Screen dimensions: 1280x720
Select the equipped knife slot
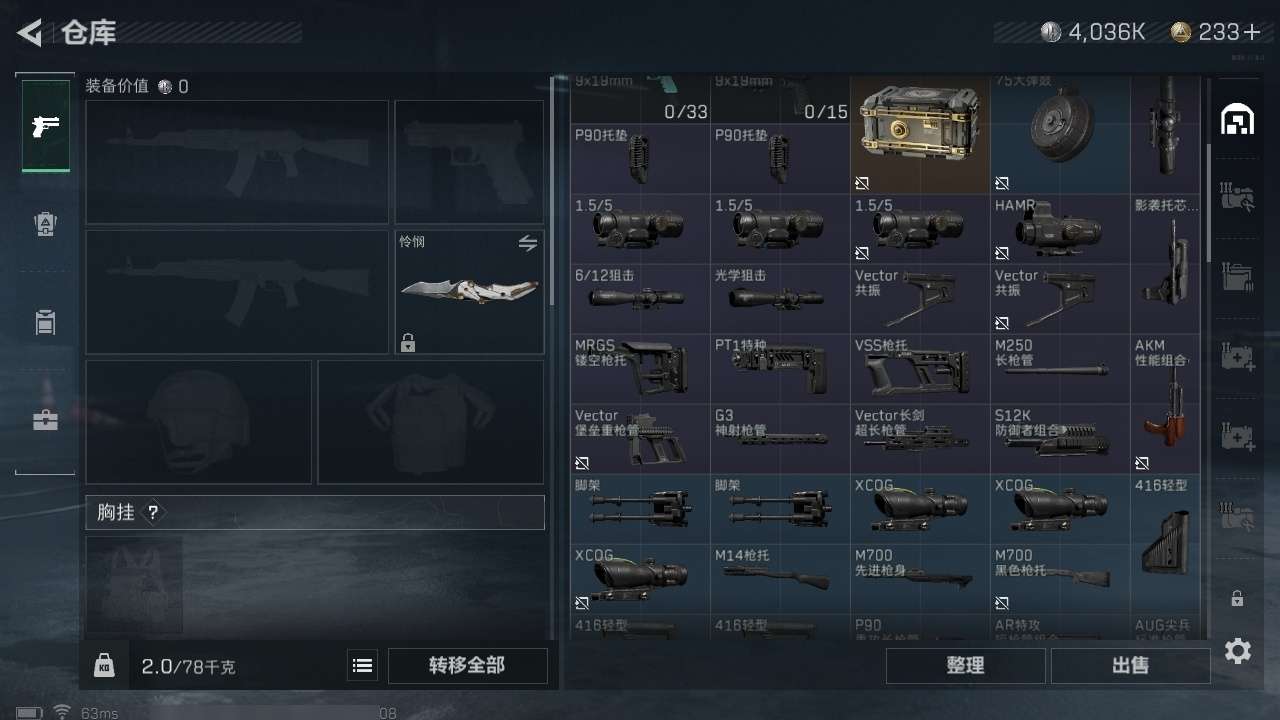point(469,292)
